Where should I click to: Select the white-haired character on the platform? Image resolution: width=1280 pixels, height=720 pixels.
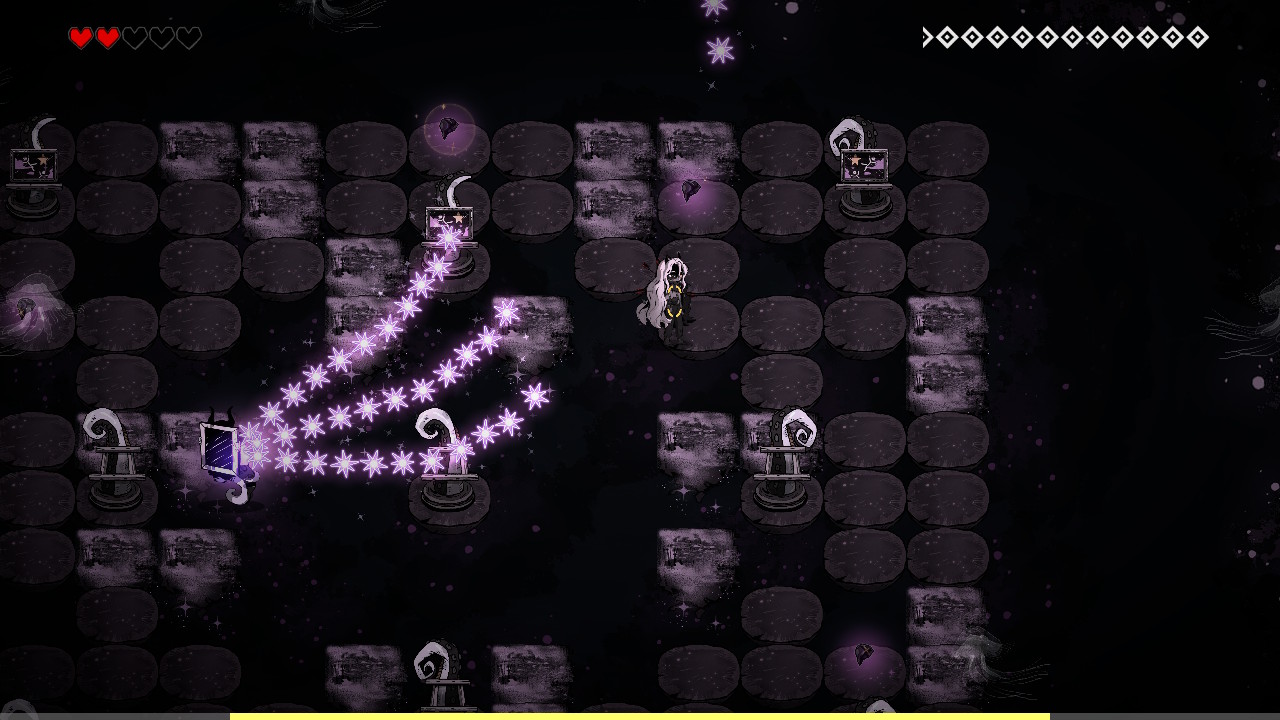point(672,290)
